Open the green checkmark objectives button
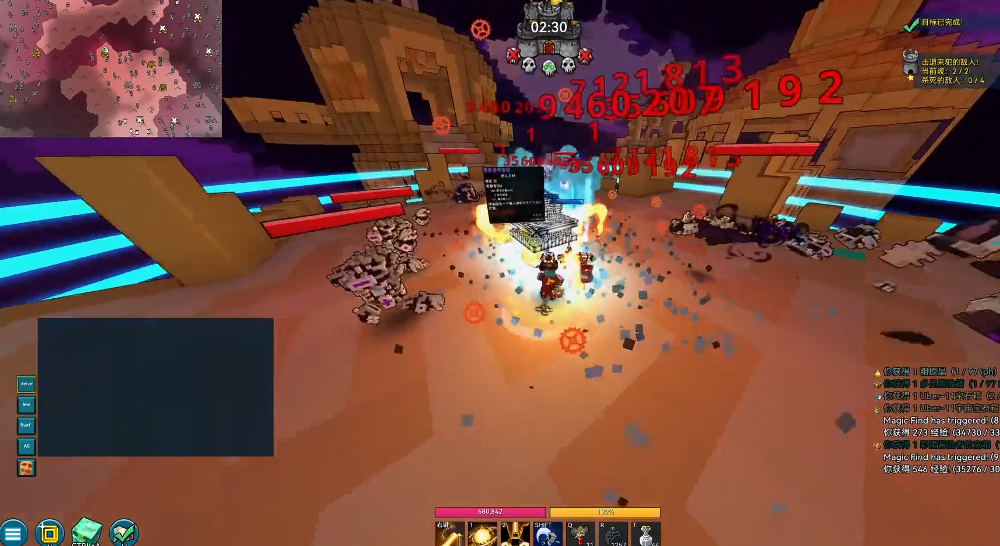The image size is (1000, 546). pos(124,533)
